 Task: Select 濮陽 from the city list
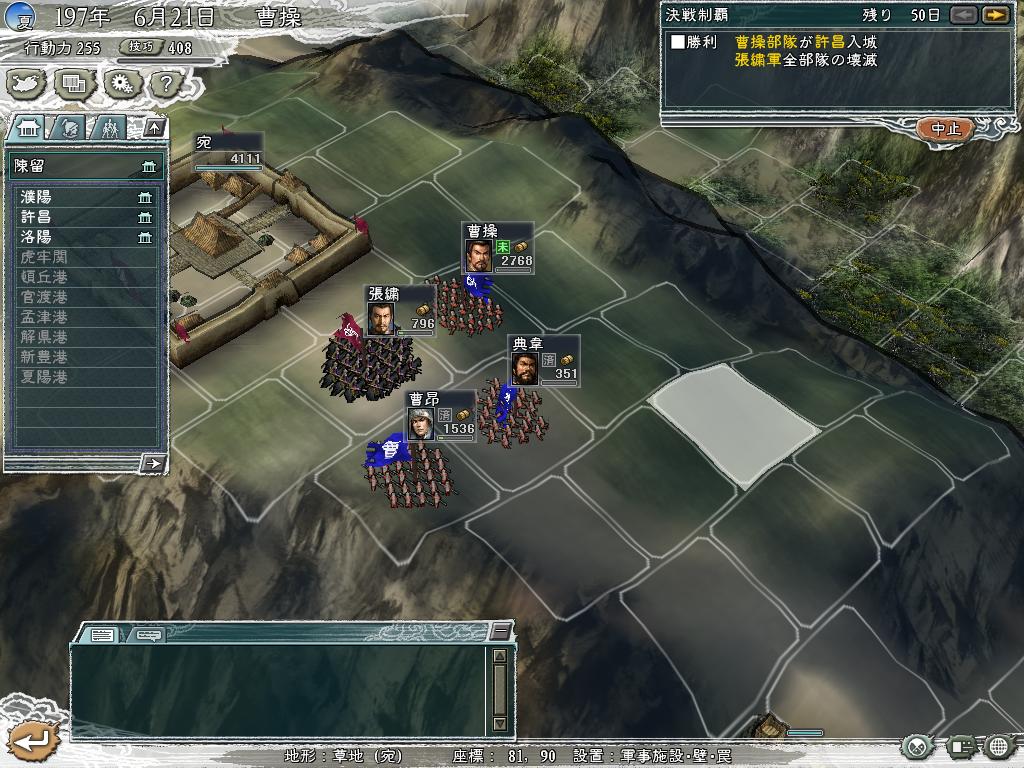85,197
